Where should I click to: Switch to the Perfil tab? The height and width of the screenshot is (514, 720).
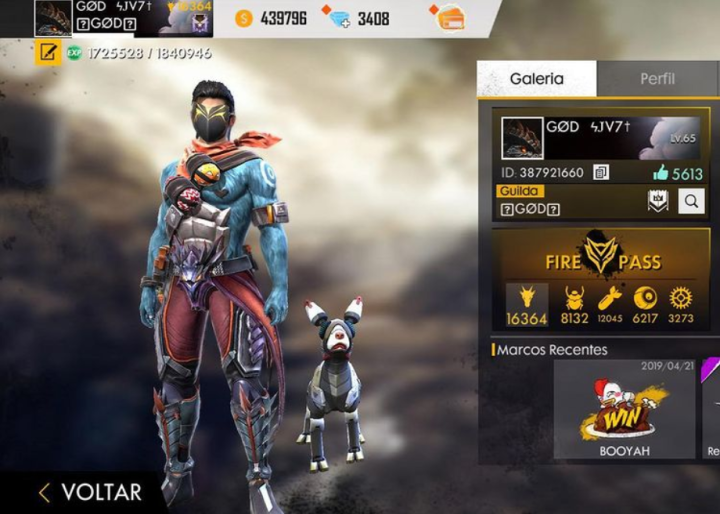point(657,79)
